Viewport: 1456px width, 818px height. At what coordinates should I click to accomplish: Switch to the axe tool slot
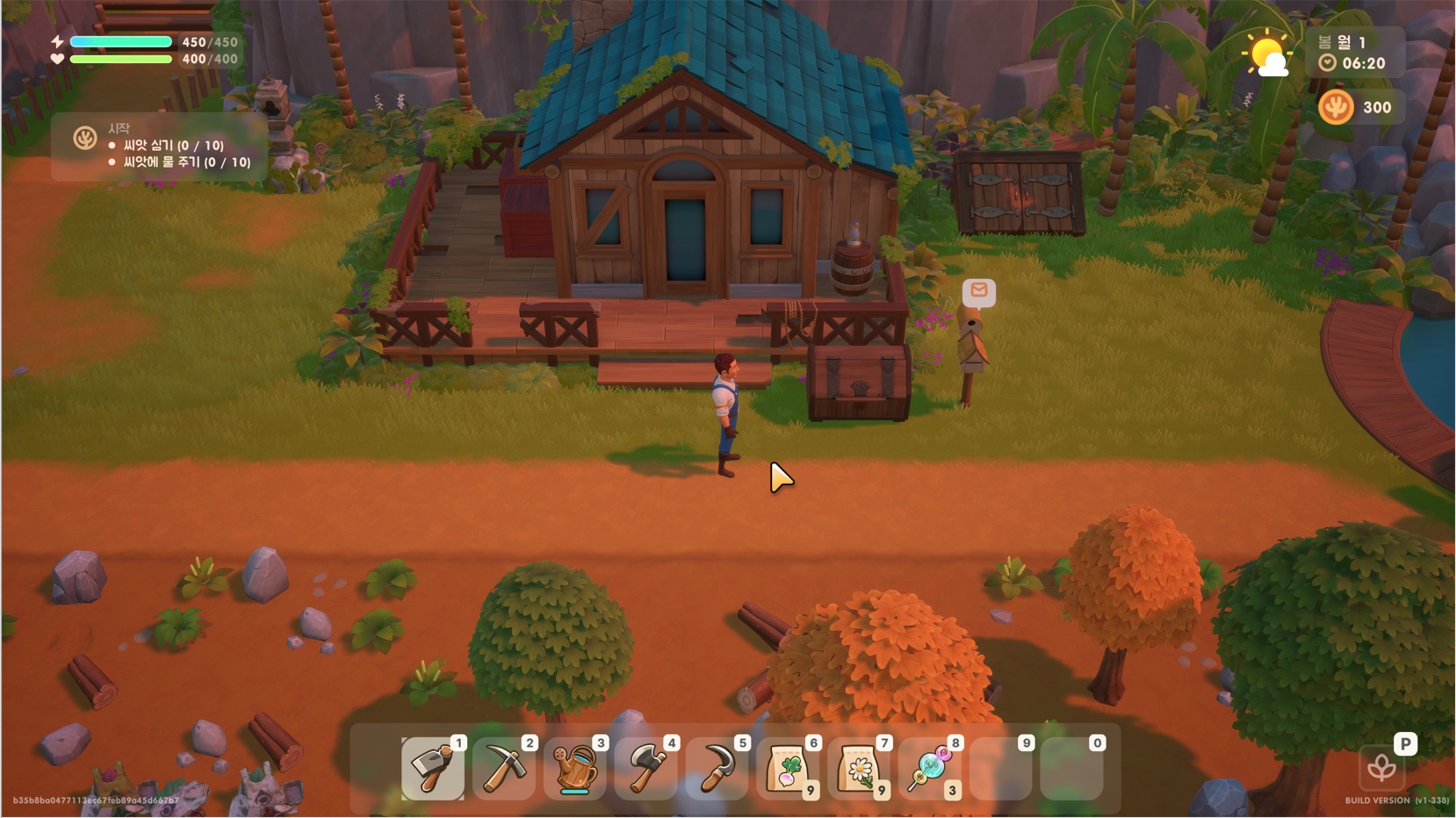(646, 769)
